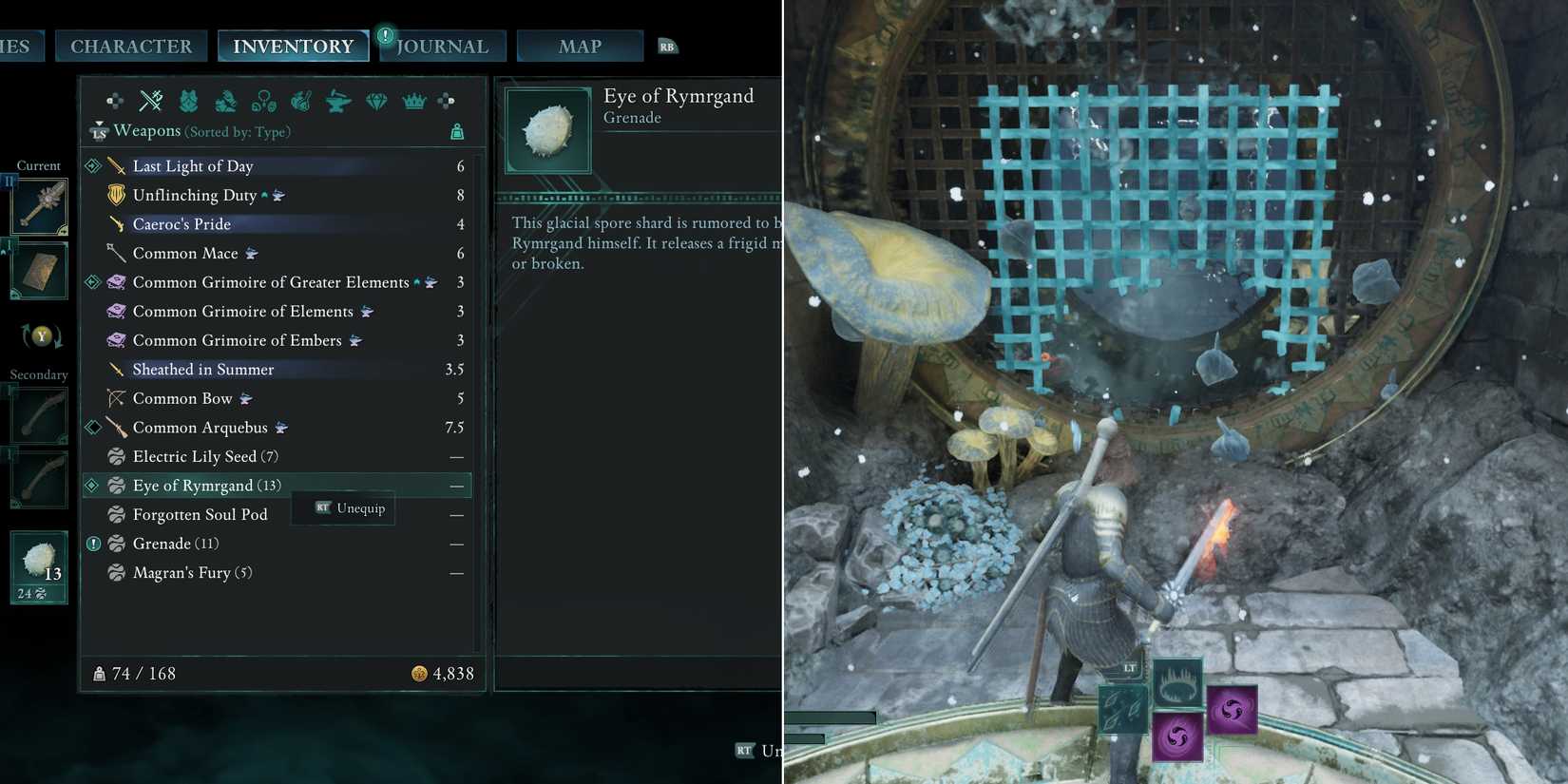
Task: Select the clothing category icon beside armor
Action: pyautogui.click(x=225, y=101)
